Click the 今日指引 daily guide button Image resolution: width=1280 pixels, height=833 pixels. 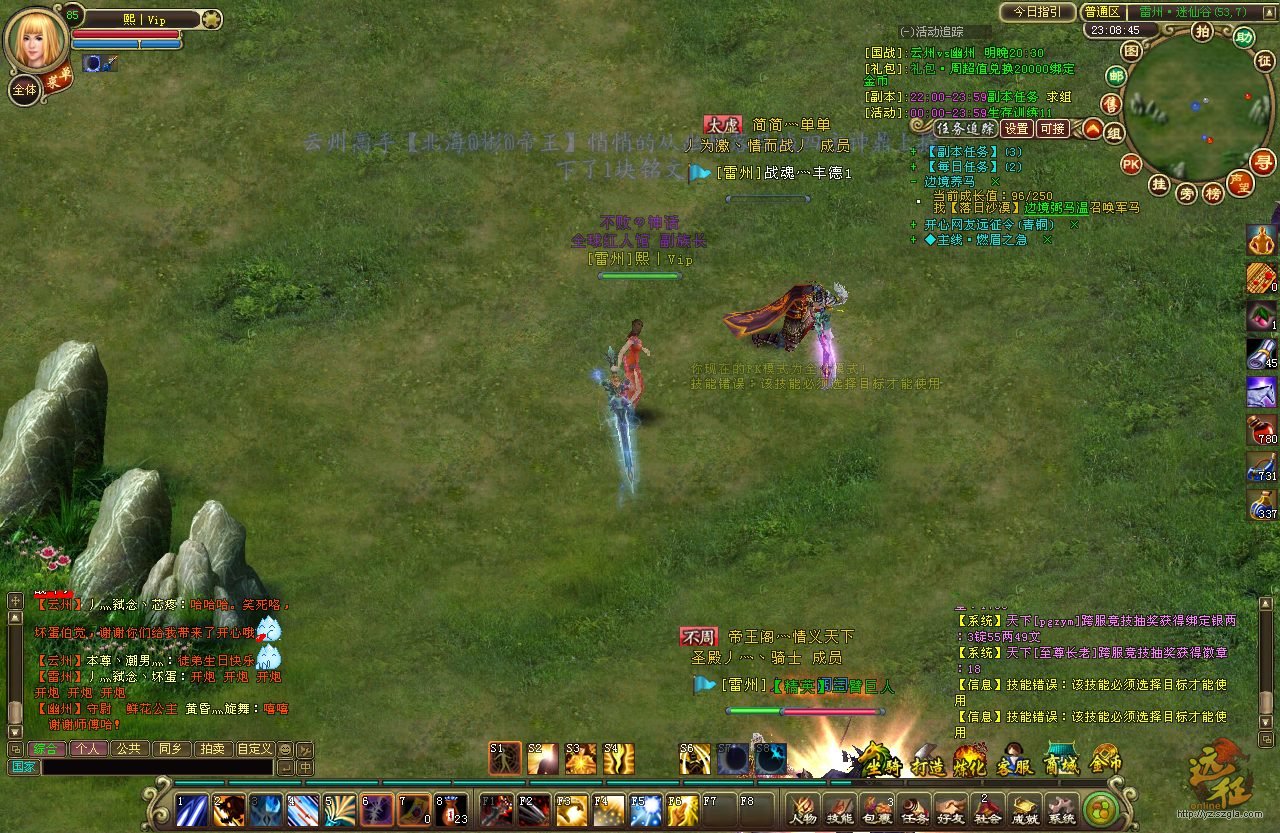(x=1037, y=12)
